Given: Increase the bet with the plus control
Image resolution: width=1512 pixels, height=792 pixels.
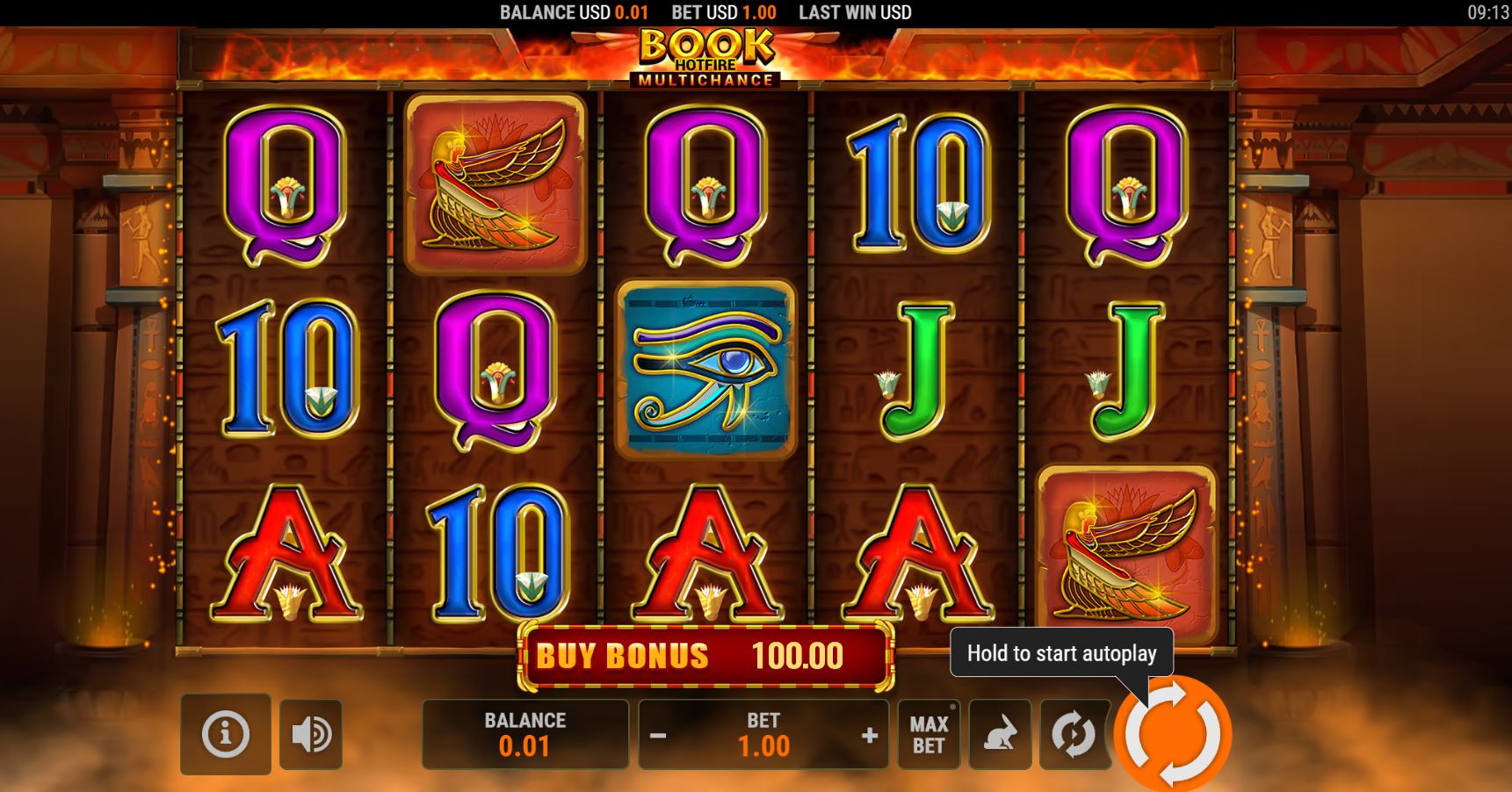Looking at the screenshot, I should coord(870,734).
